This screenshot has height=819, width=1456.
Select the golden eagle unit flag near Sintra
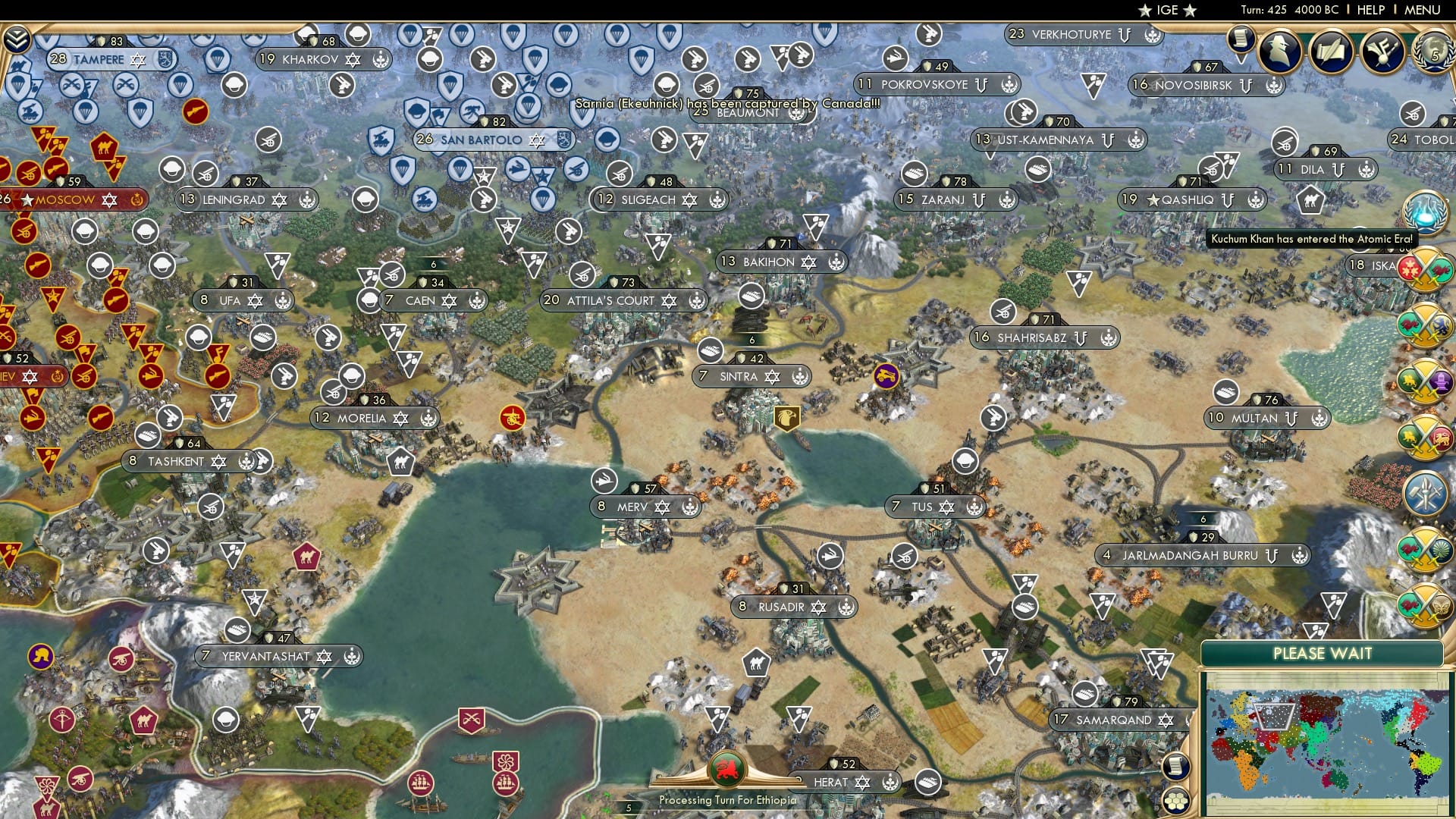(787, 417)
